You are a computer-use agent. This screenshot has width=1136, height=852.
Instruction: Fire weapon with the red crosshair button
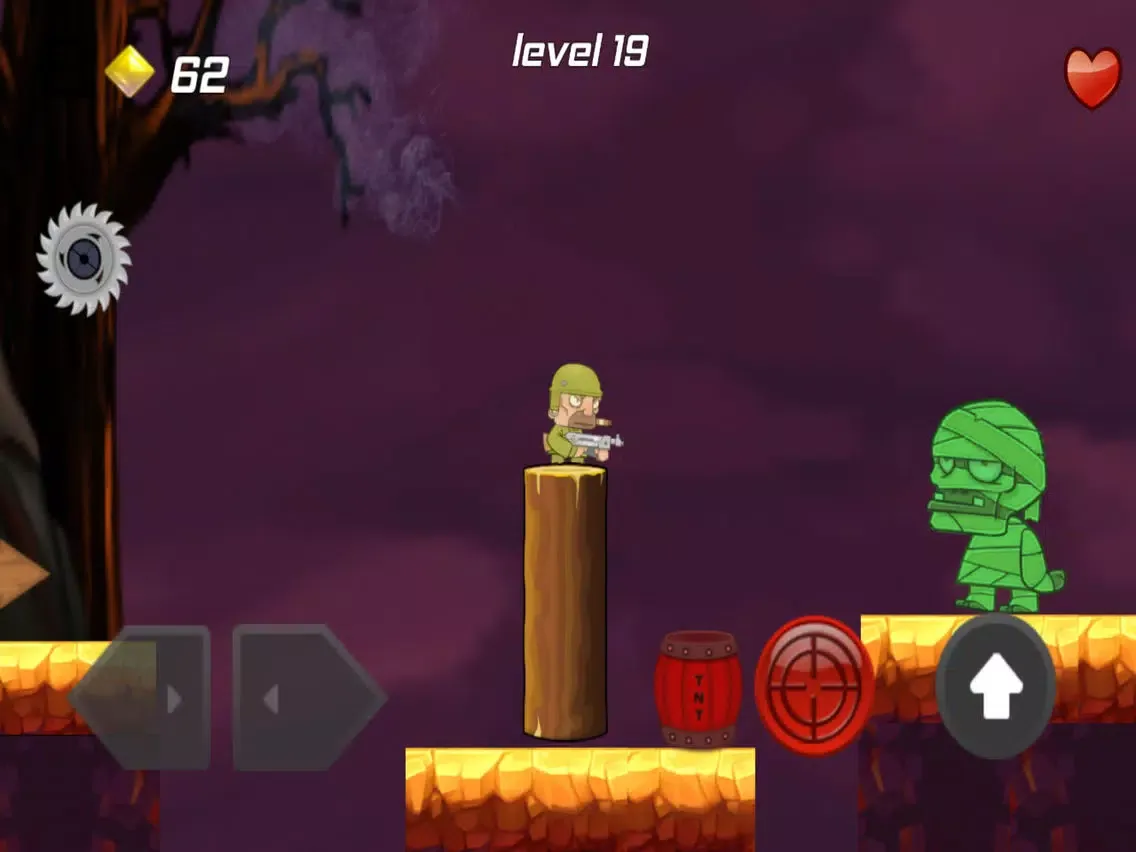coord(814,685)
